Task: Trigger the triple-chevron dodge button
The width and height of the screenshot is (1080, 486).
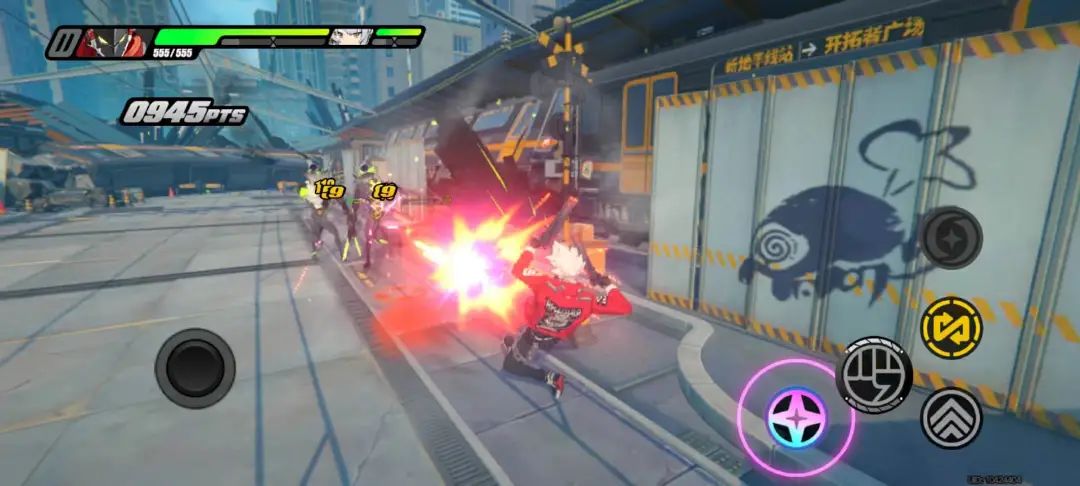Action: [950, 417]
